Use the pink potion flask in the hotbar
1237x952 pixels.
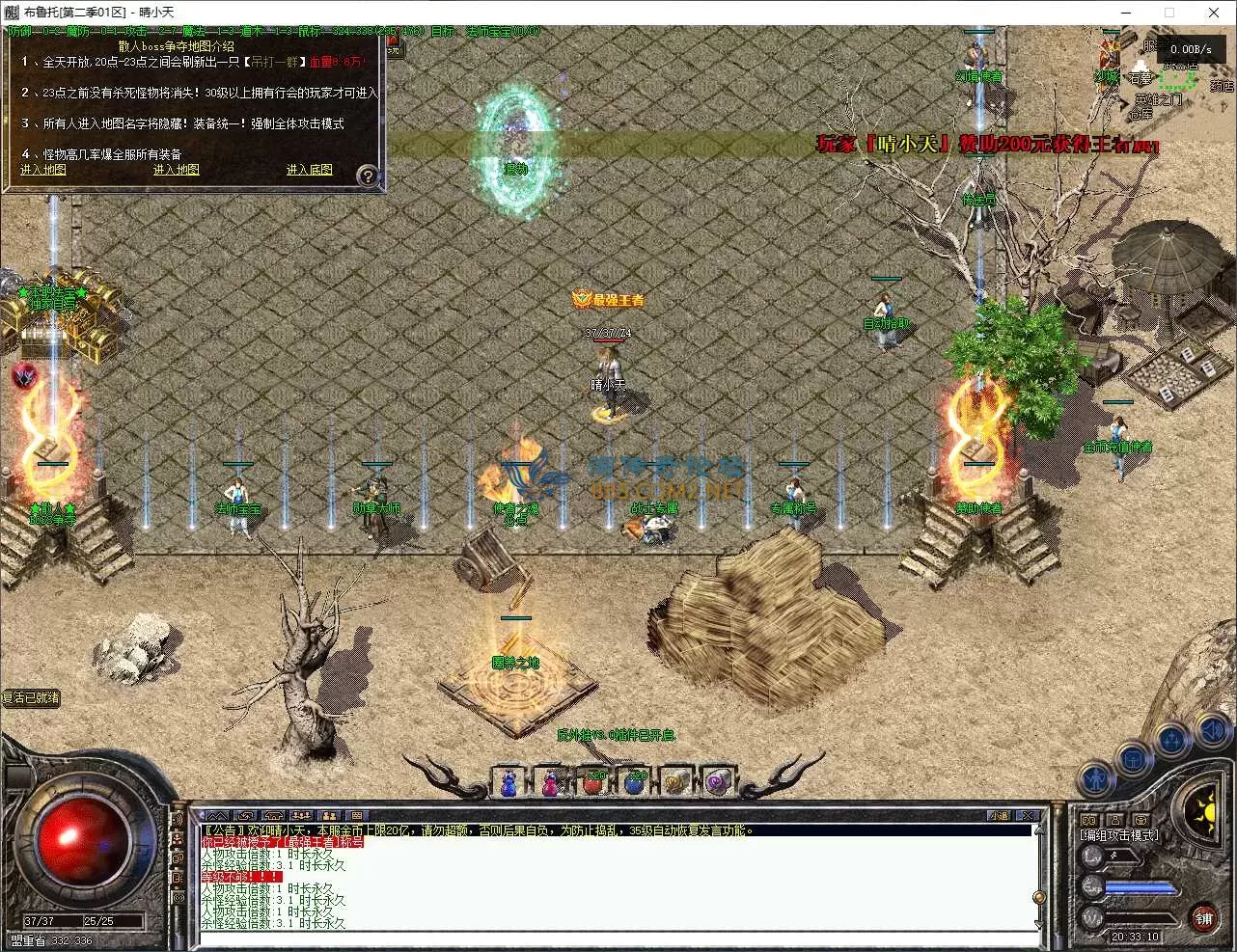551,782
